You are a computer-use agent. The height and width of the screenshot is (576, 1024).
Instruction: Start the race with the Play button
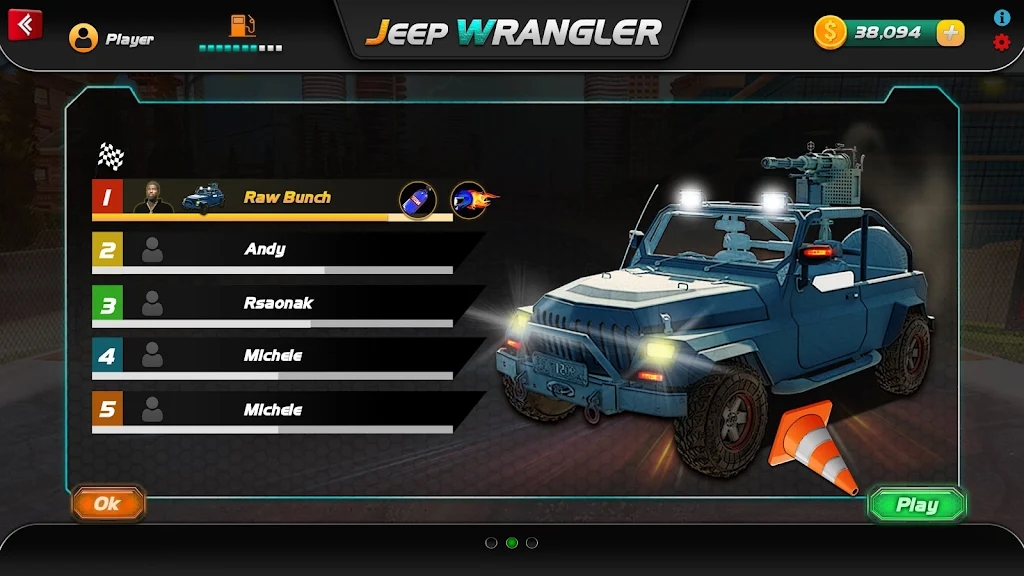click(x=916, y=505)
